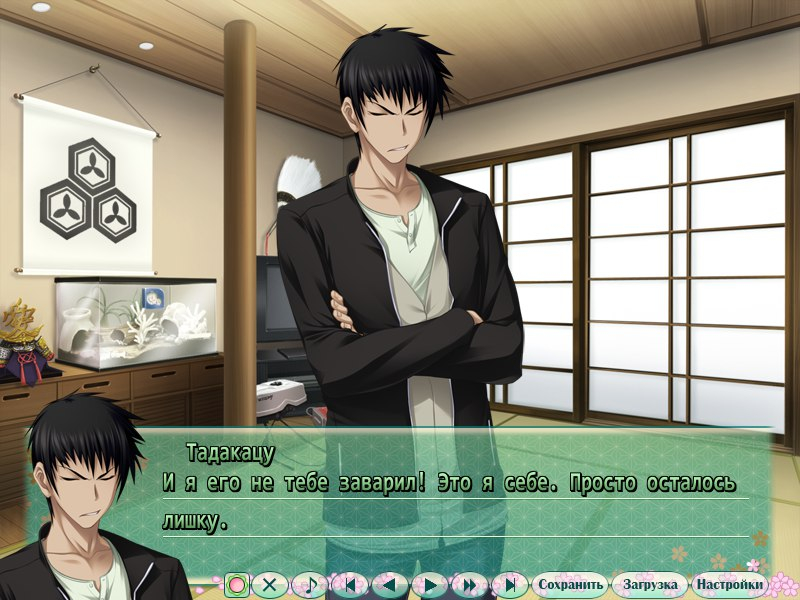Click the musical note voice button
The height and width of the screenshot is (600, 800).
pyautogui.click(x=311, y=585)
